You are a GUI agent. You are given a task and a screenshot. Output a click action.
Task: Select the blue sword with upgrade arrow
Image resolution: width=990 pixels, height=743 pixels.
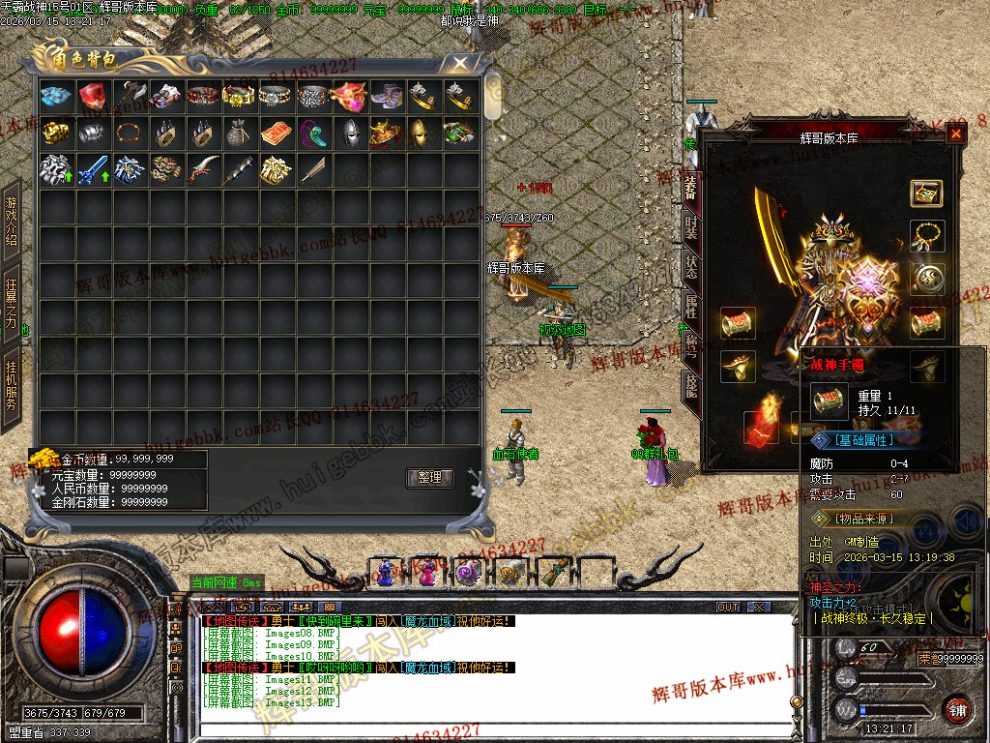pyautogui.click(x=93, y=170)
